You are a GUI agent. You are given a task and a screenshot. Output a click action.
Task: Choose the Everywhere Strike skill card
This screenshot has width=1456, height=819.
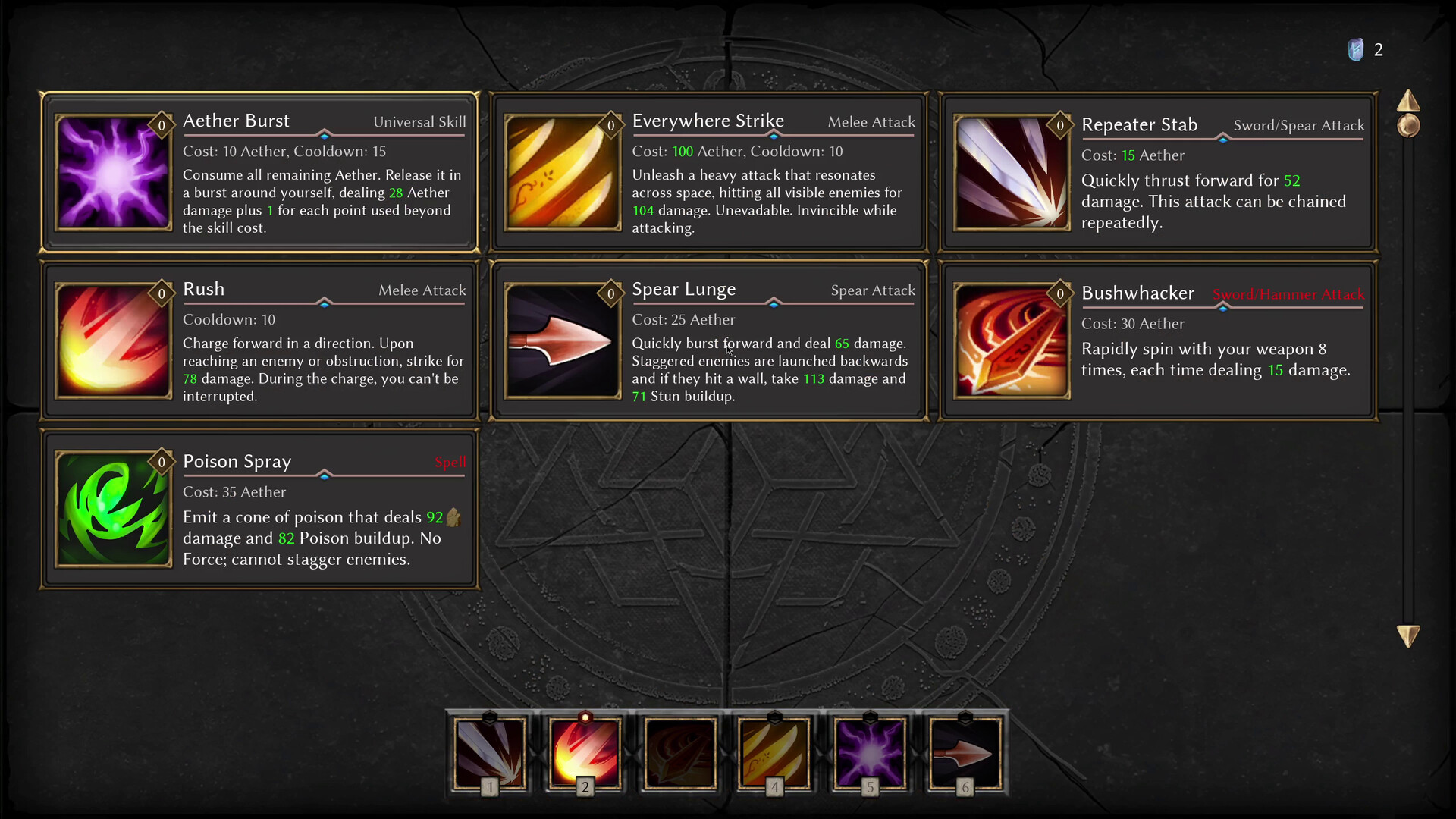coord(708,173)
